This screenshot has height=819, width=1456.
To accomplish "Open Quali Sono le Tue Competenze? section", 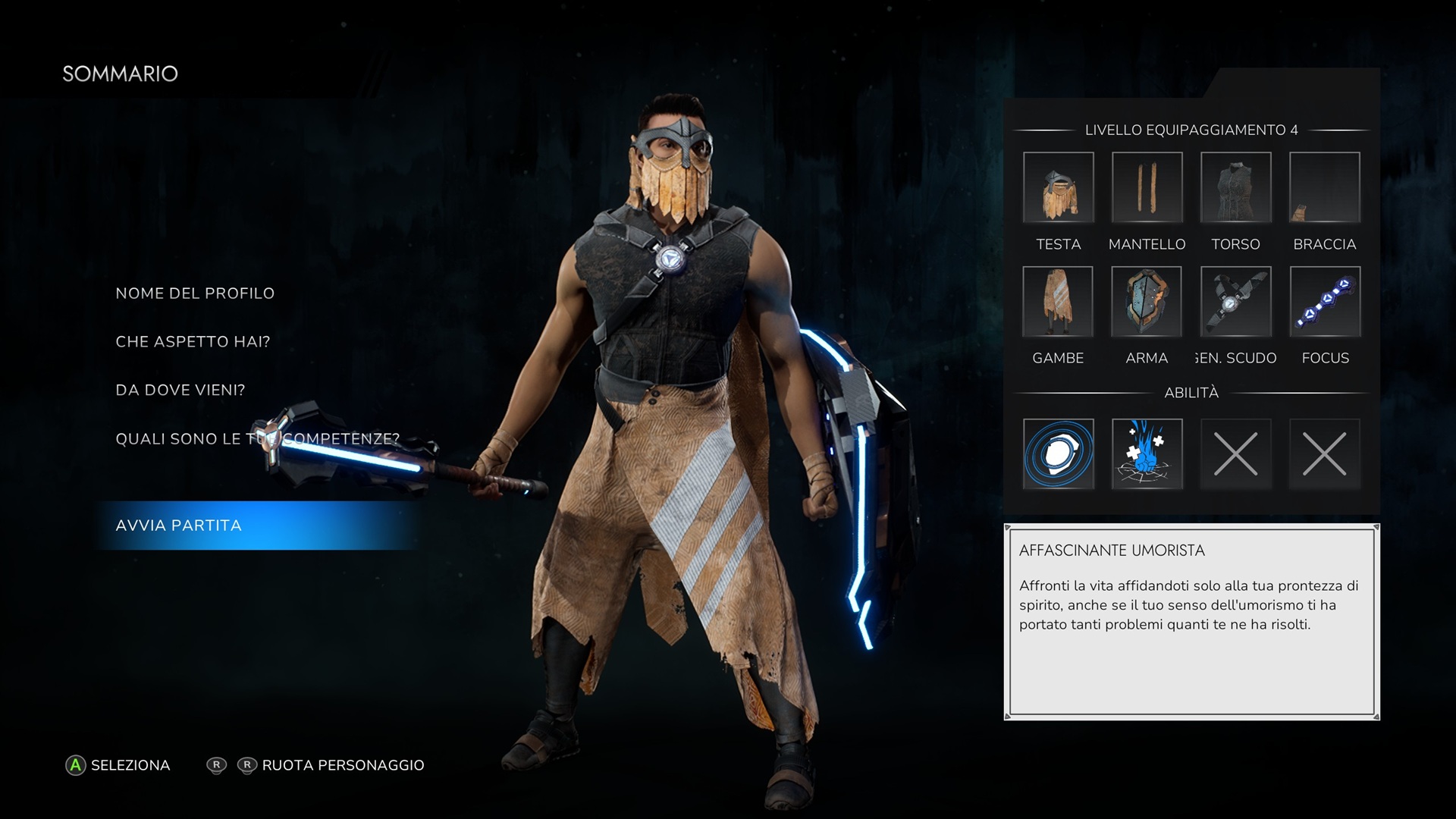I will coord(257,439).
